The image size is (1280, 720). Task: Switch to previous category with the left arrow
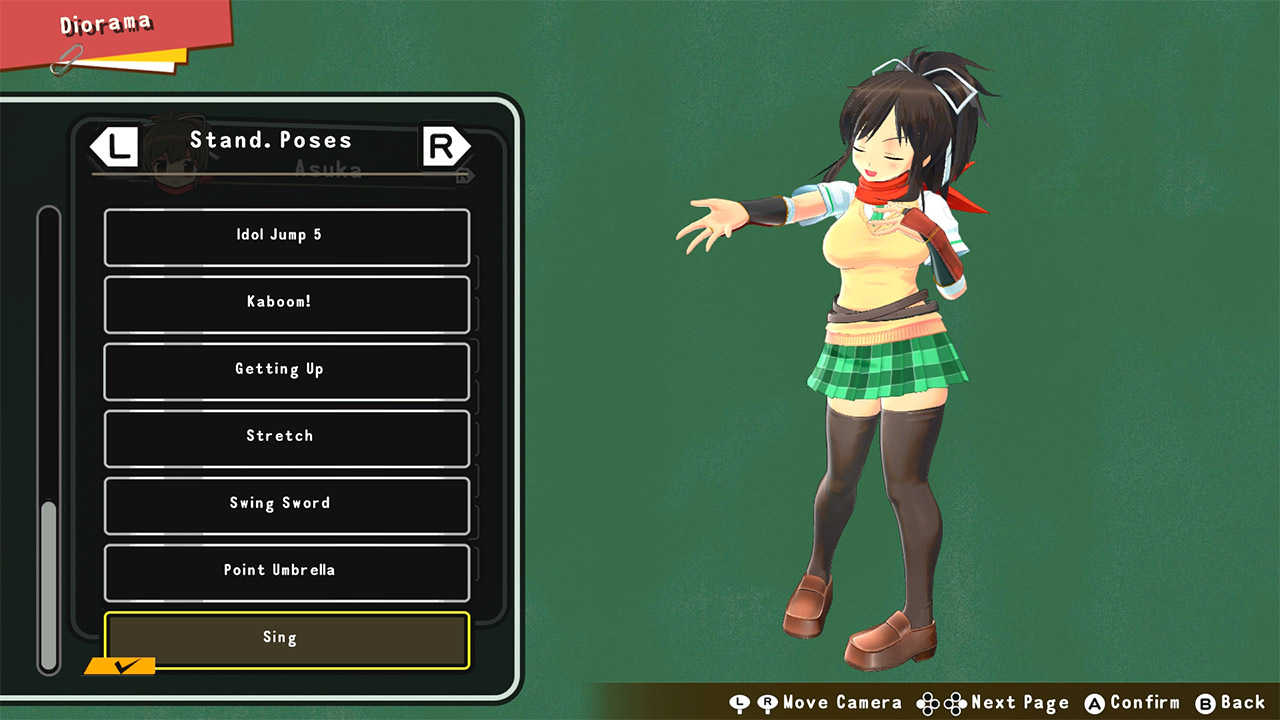pyautogui.click(x=113, y=146)
